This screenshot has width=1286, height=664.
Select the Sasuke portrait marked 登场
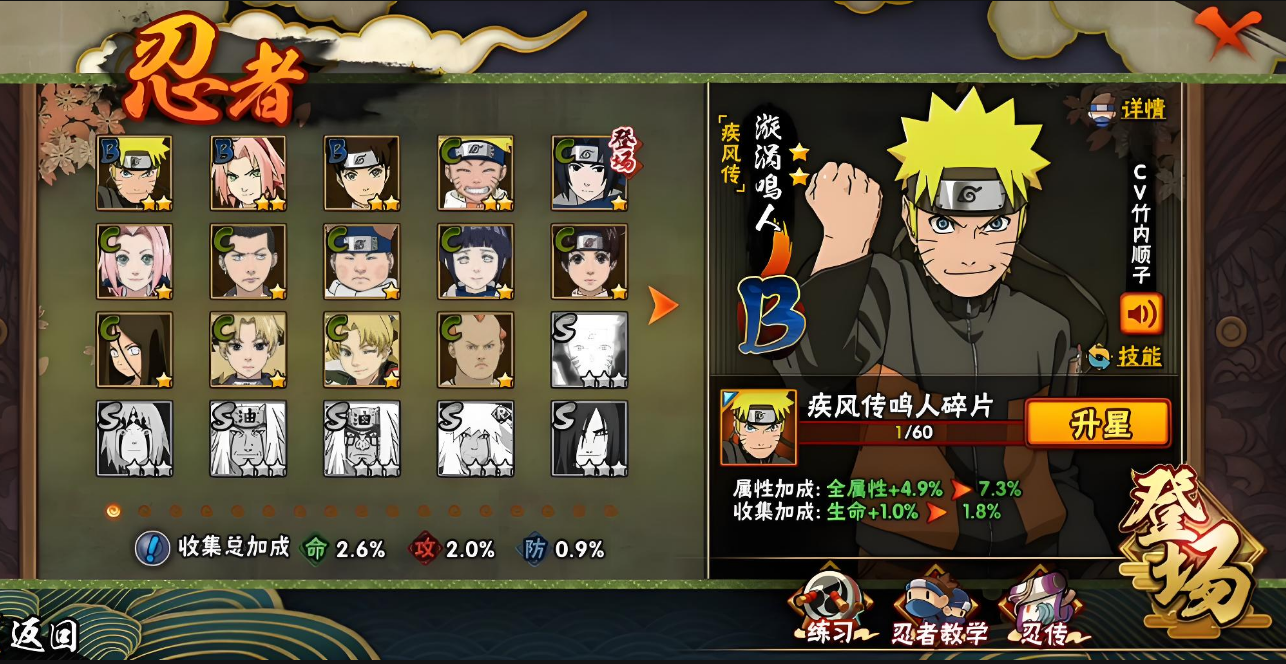pos(590,173)
